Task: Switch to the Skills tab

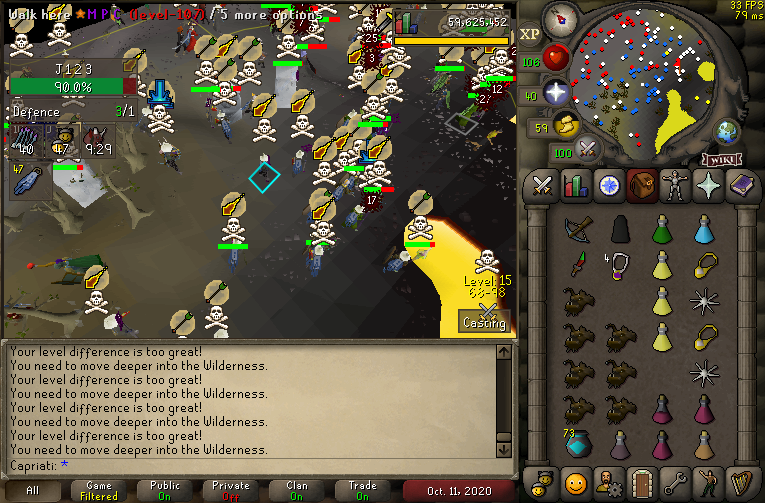Action: coord(575,186)
